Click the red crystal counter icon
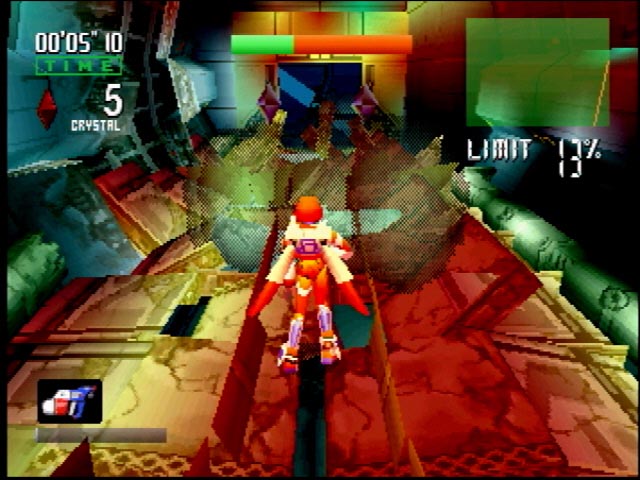This screenshot has width=640, height=480. pos(46,107)
